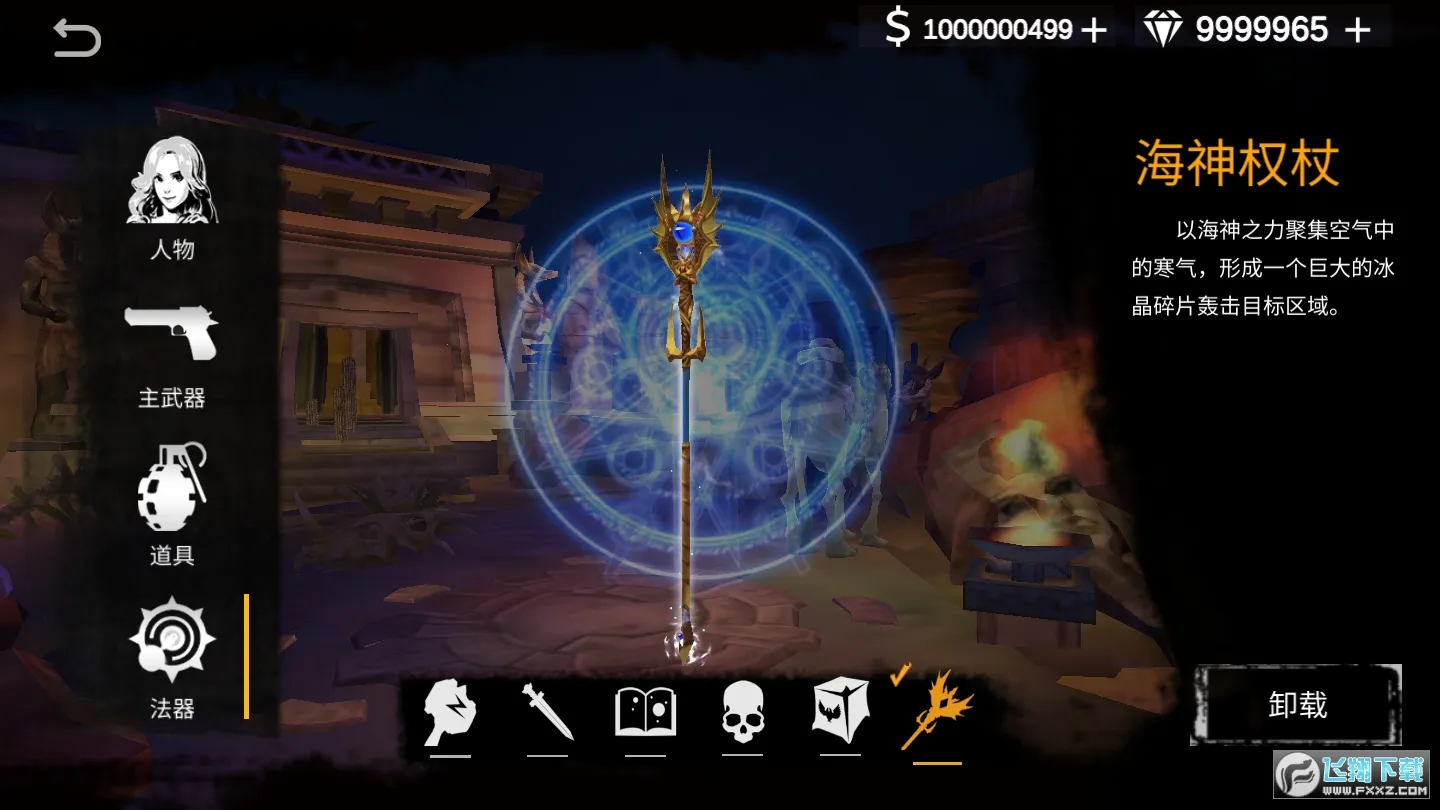
Task: Open the 道具 items tab
Action: pos(170,553)
